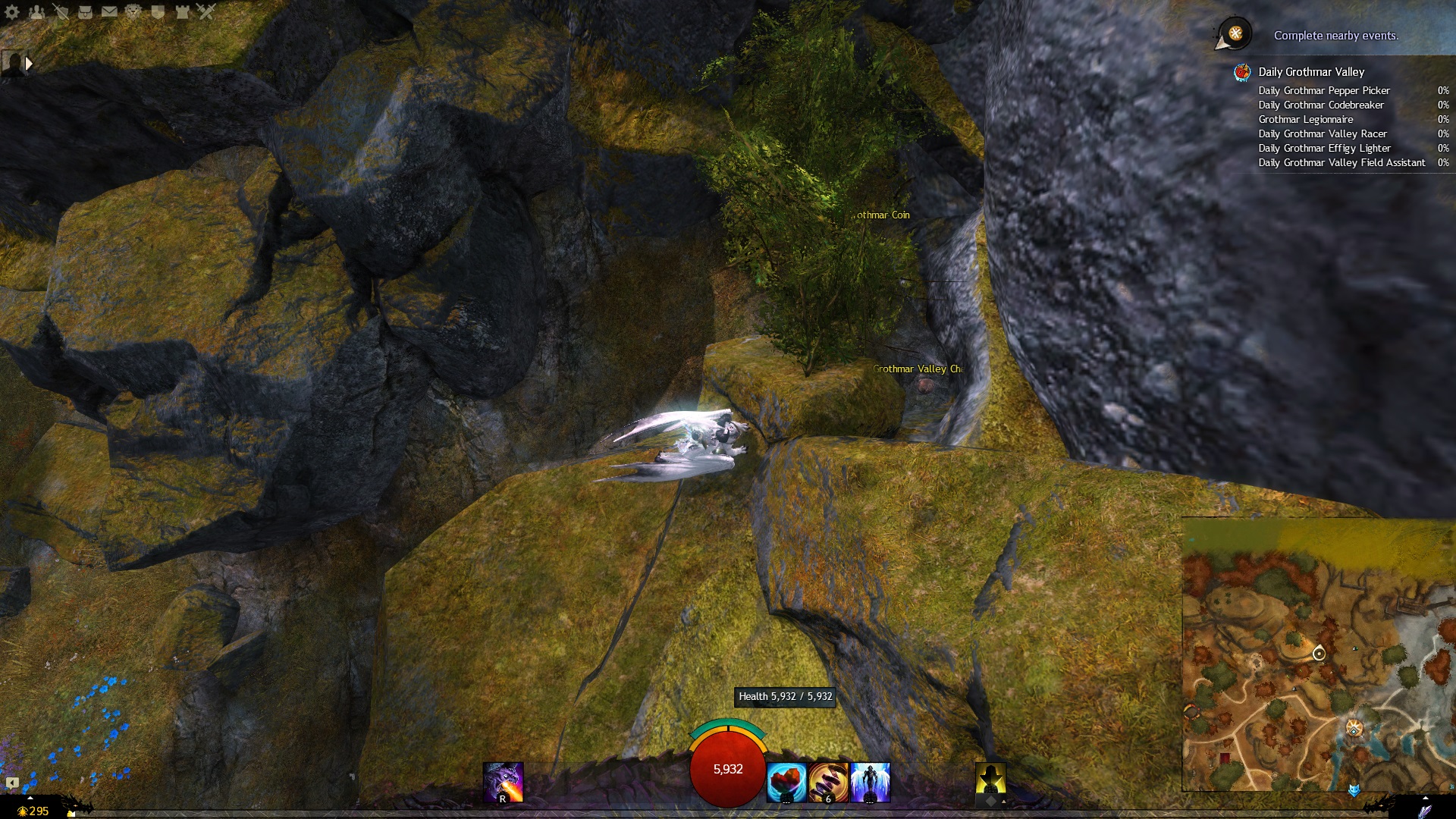Expand the party portrait arrow
1456x819 pixels.
(29, 64)
